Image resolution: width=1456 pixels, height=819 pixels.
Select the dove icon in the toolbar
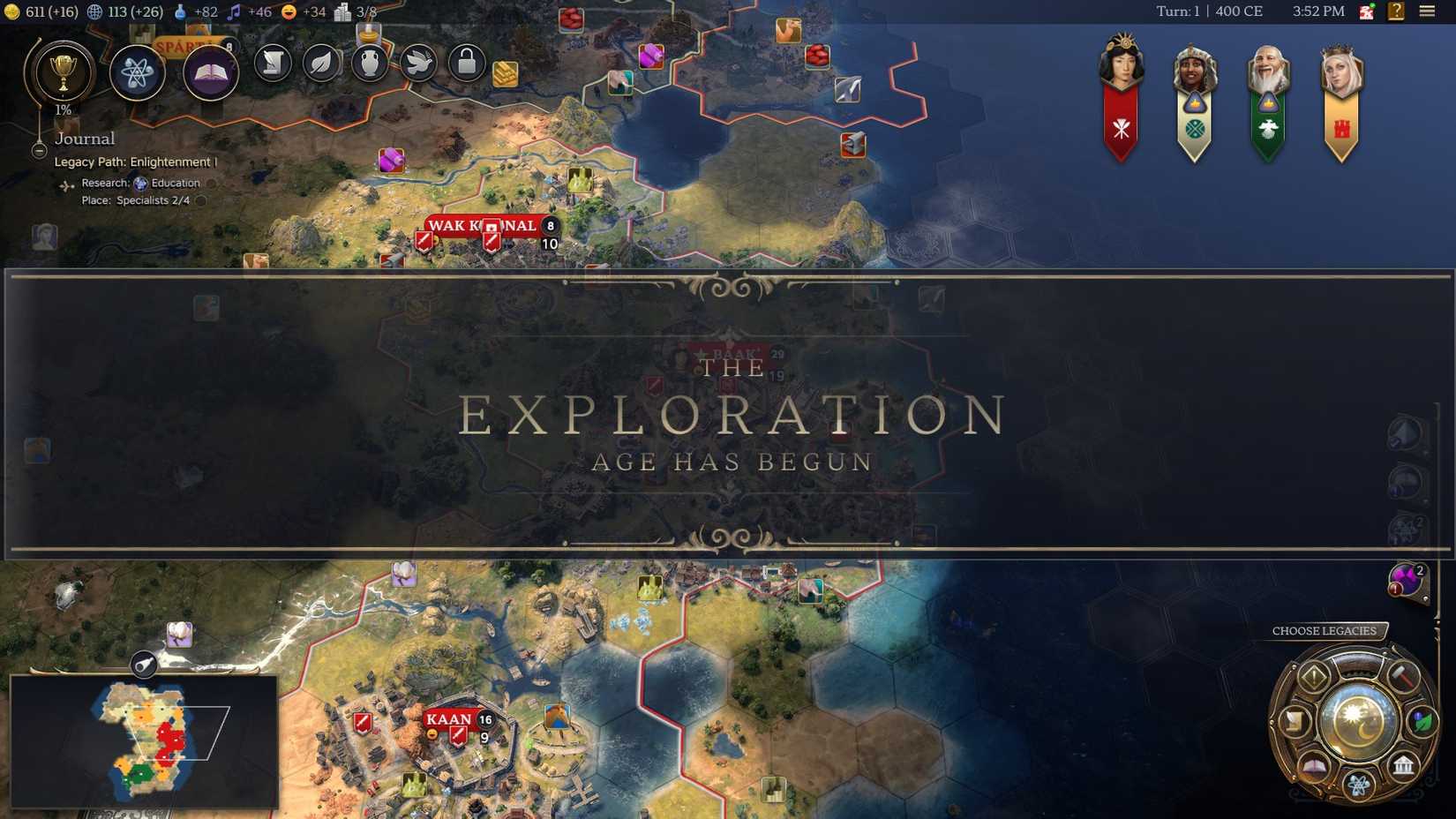pyautogui.click(x=418, y=63)
